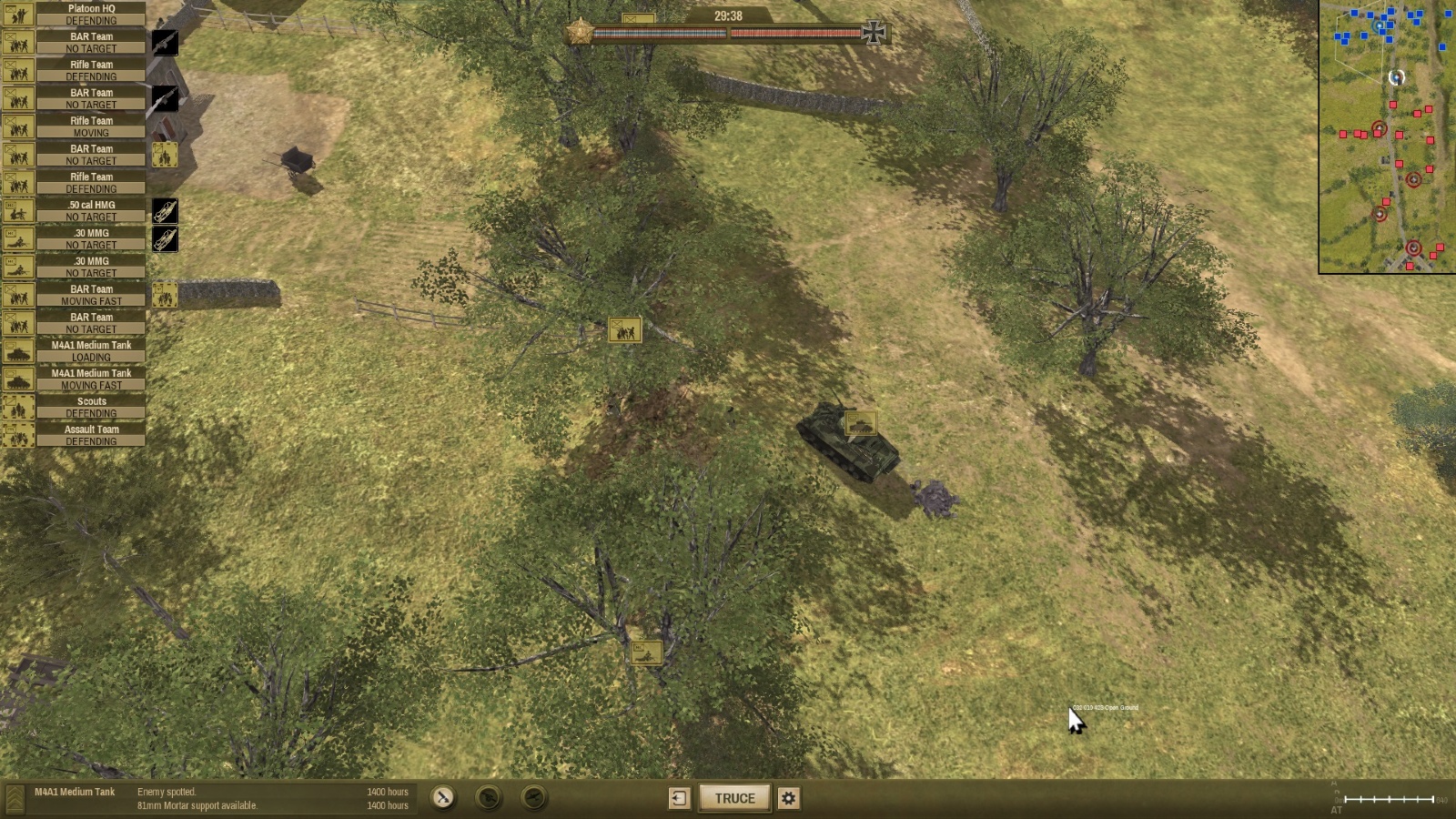
Task: Click the exit arrow button beside TRUCE
Action: click(679, 798)
